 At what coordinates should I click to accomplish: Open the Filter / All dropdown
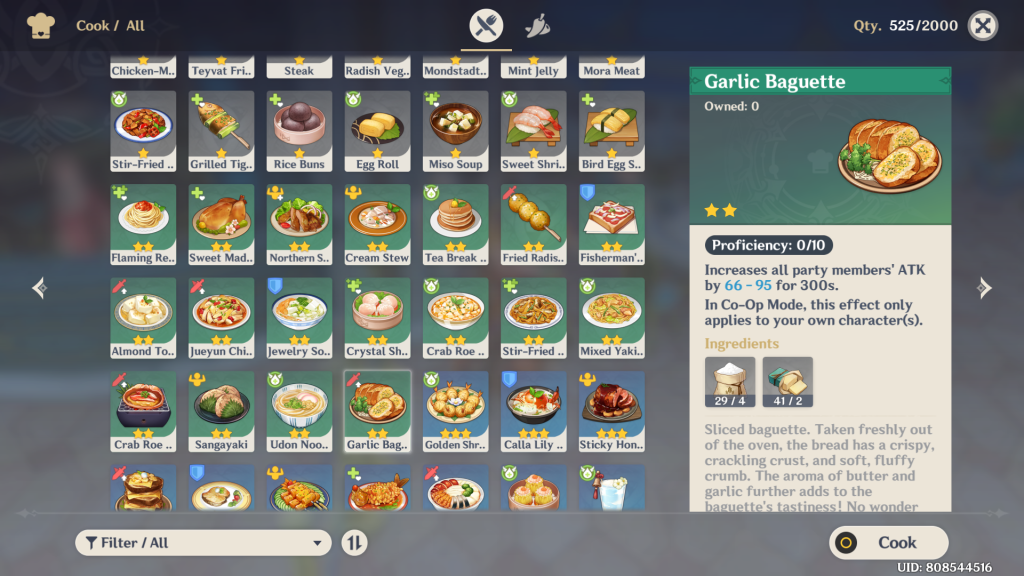pyautogui.click(x=203, y=542)
